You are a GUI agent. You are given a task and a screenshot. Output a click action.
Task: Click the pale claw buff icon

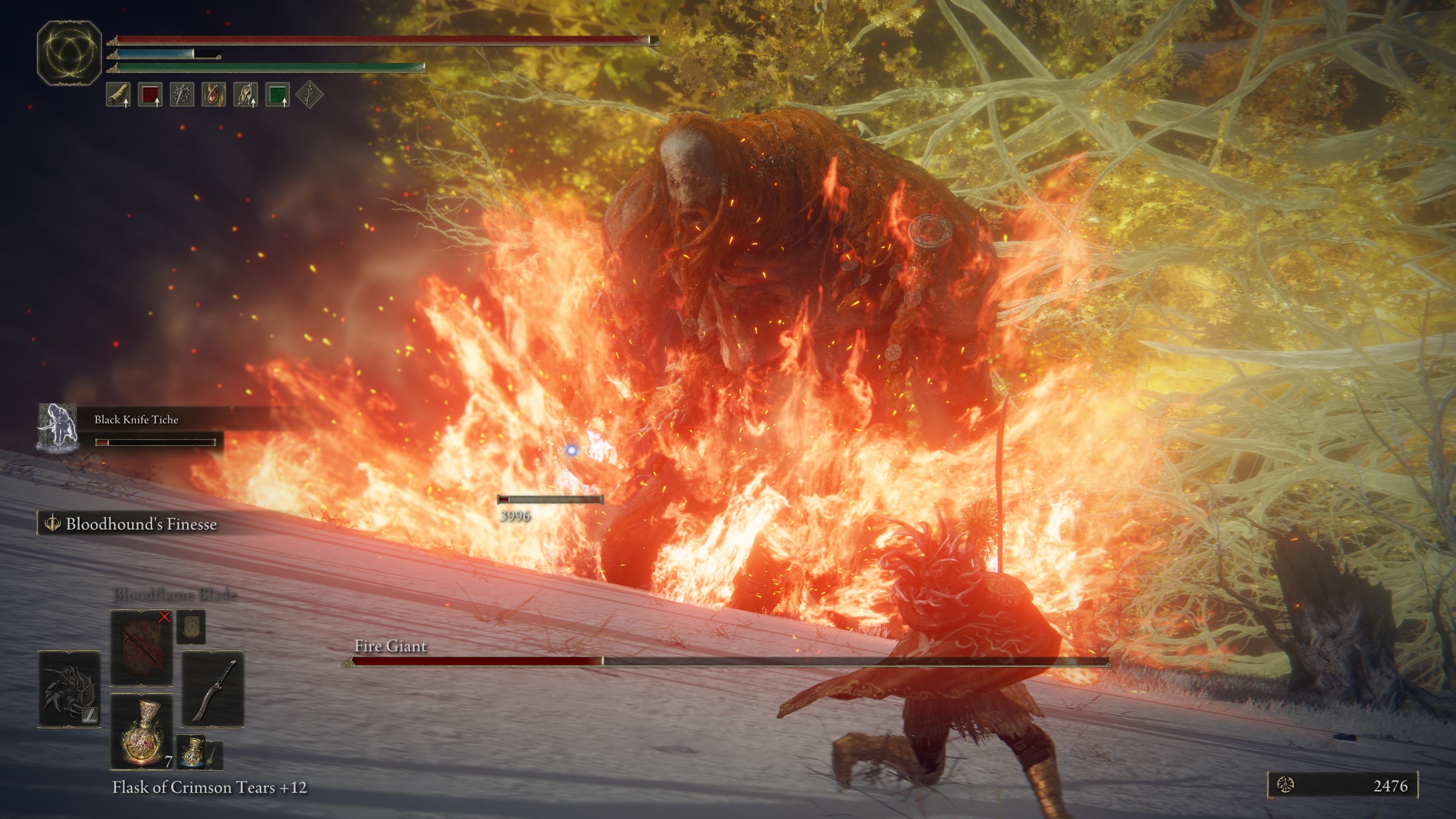click(246, 94)
